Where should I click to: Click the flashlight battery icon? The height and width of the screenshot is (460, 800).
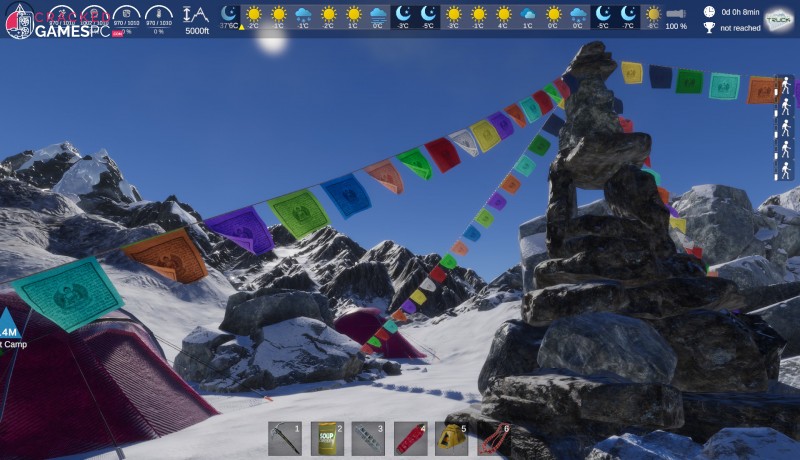click(x=676, y=14)
